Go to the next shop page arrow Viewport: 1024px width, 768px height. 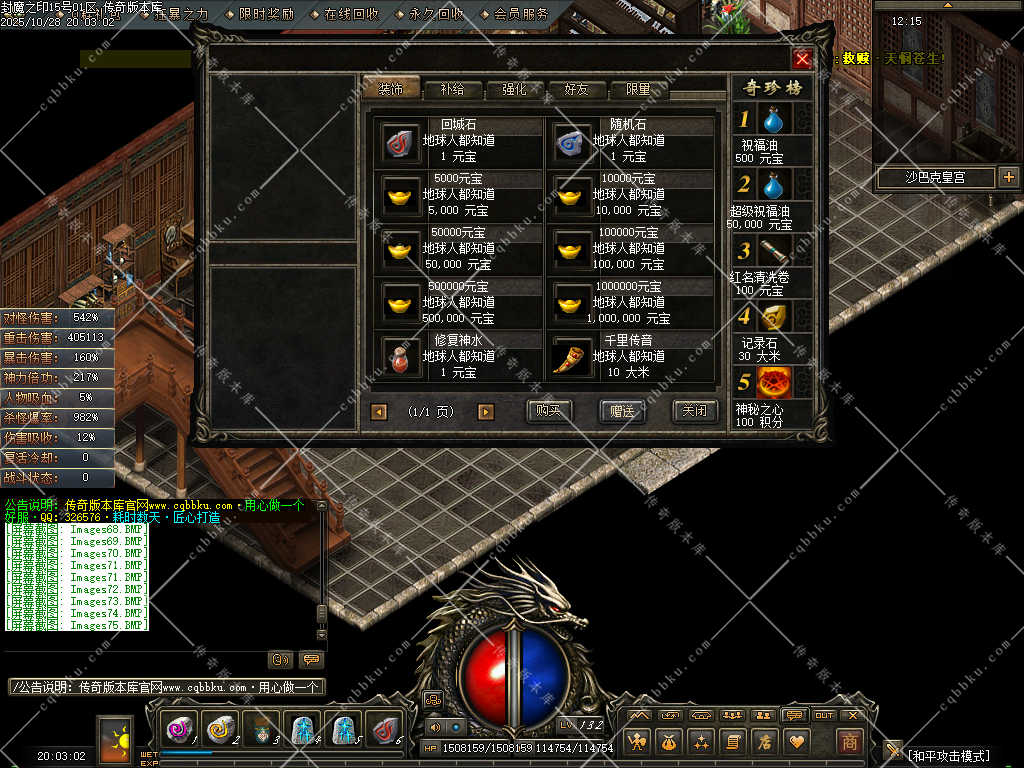pyautogui.click(x=486, y=412)
